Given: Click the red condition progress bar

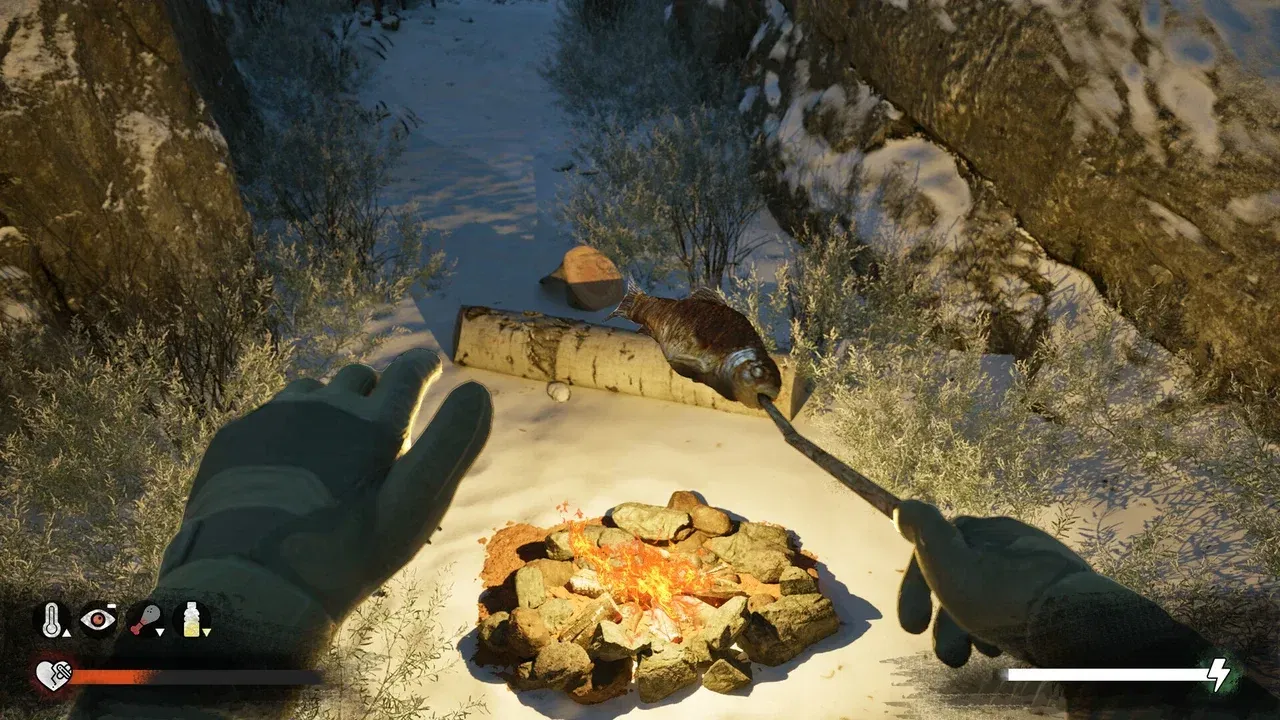Looking at the screenshot, I should point(110,676).
